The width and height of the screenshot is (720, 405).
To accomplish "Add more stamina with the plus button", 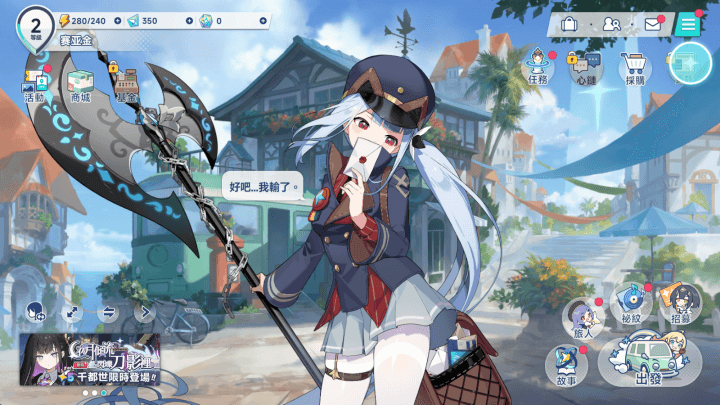I will [x=117, y=20].
